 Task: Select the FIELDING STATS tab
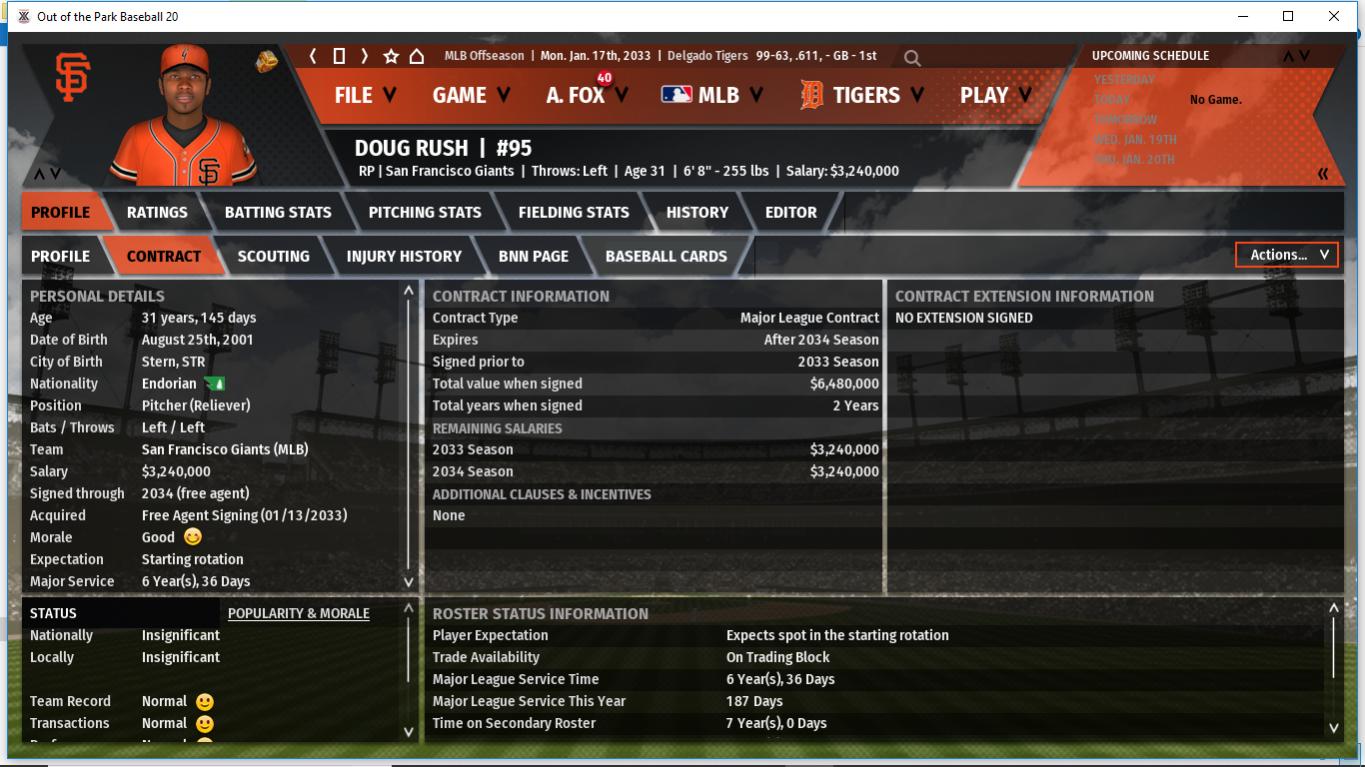click(x=574, y=212)
